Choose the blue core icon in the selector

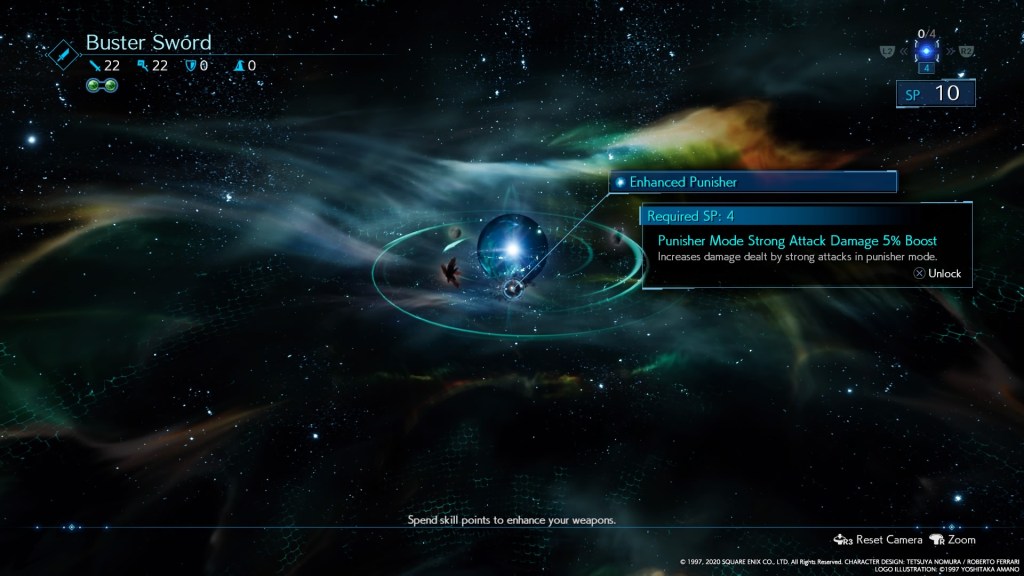pos(926,50)
